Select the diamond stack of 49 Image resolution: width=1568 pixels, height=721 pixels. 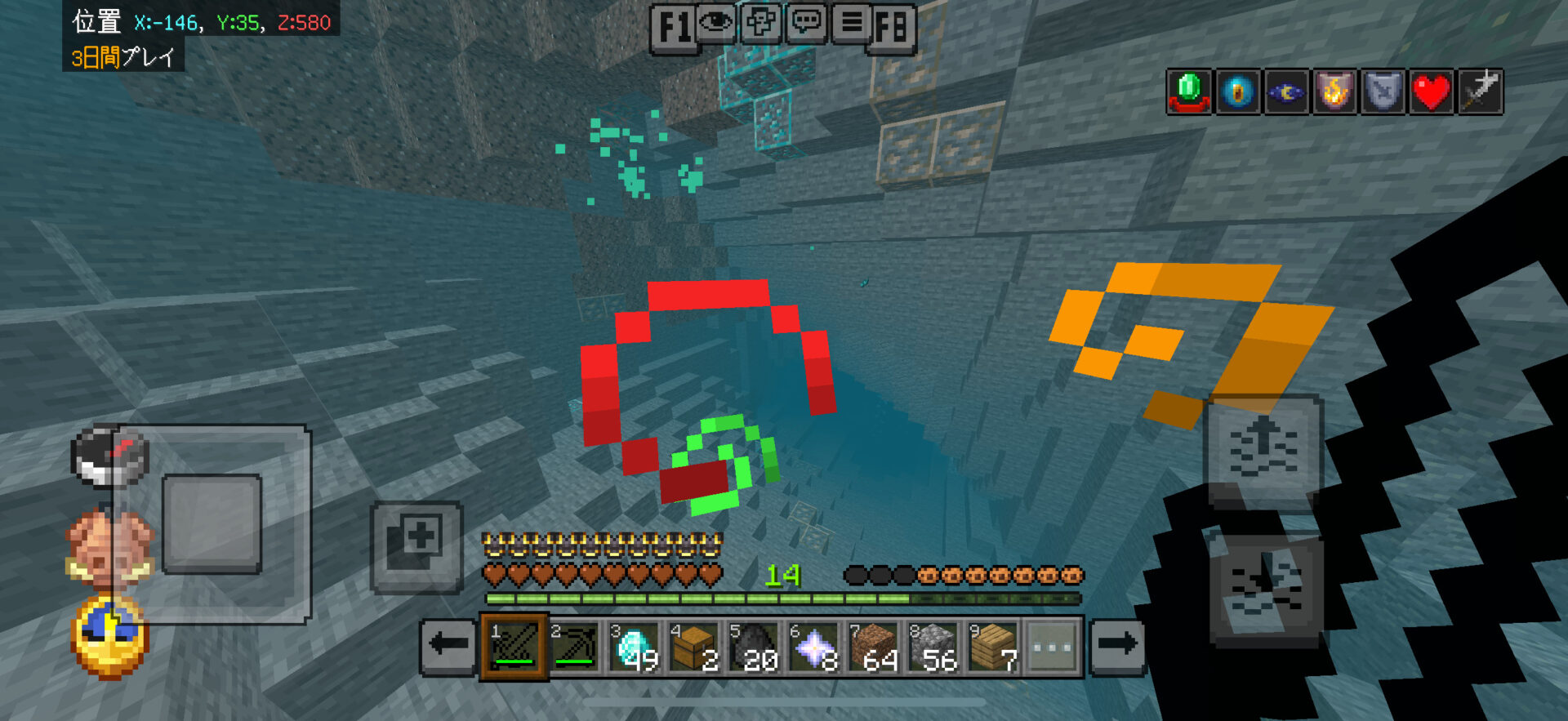click(x=635, y=647)
